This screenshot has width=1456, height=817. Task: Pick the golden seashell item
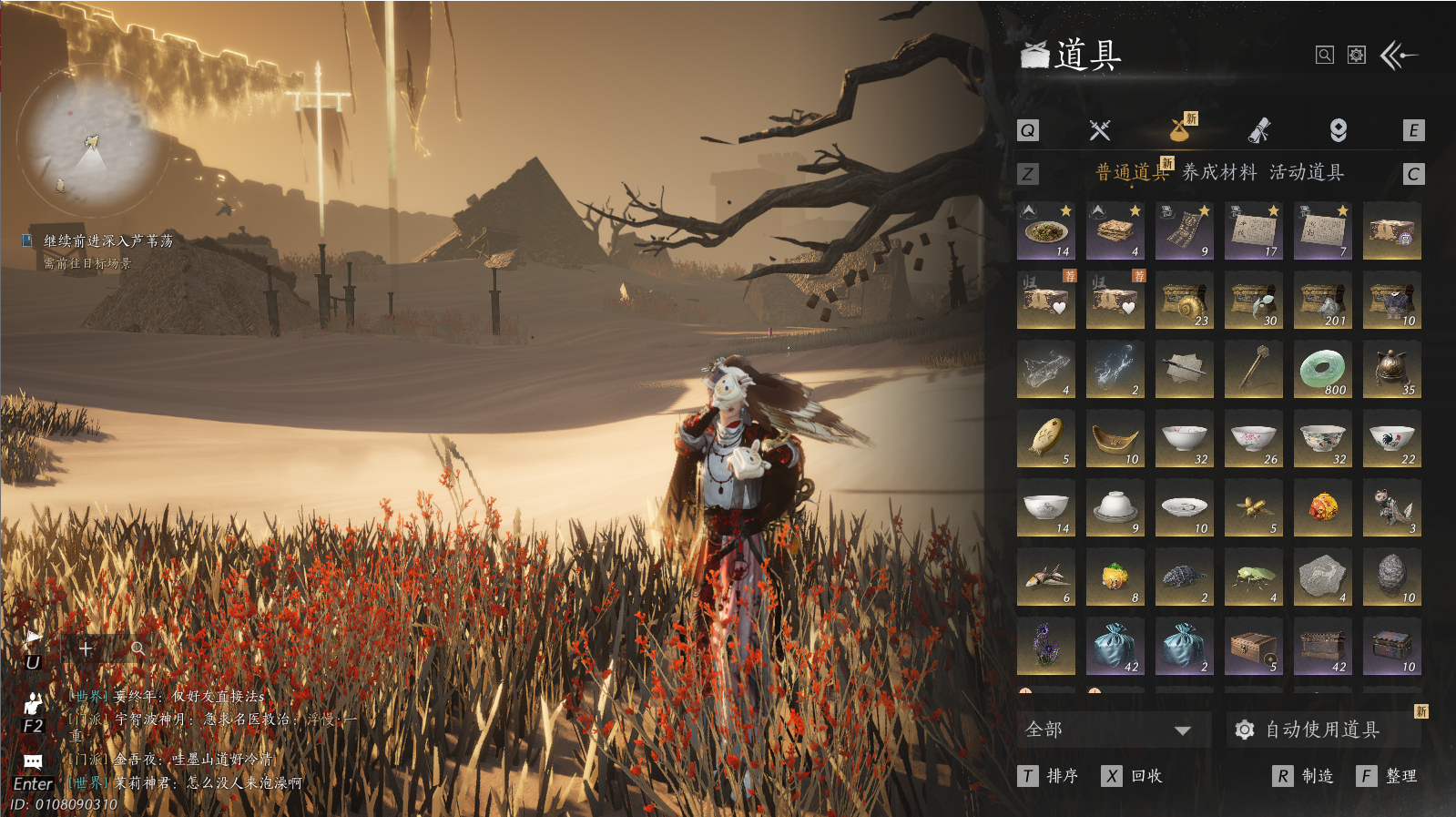point(1184,301)
